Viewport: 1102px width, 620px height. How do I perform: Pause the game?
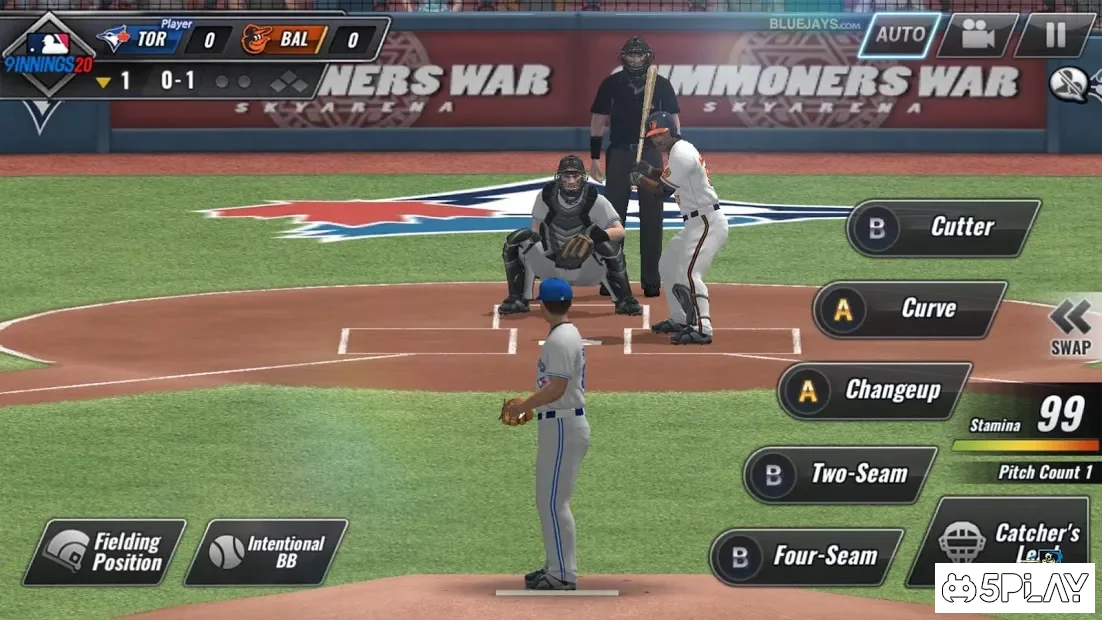1055,35
